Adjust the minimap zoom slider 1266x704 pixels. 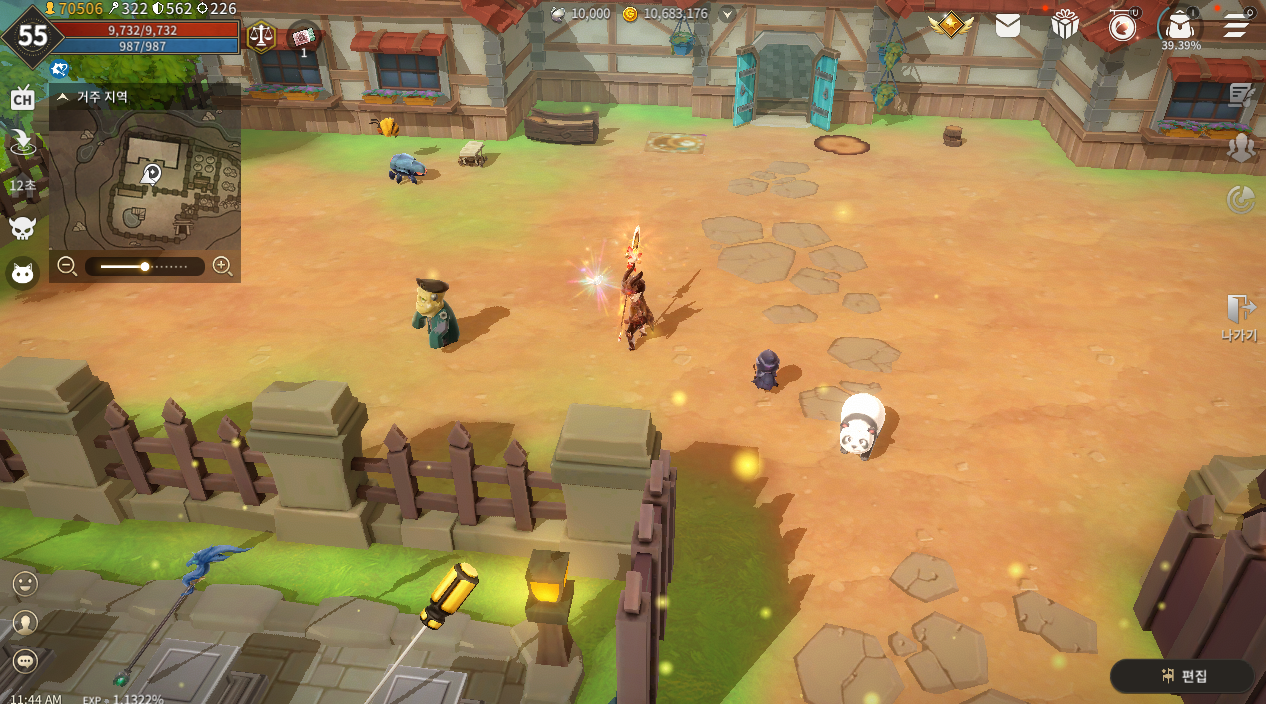[x=145, y=267]
